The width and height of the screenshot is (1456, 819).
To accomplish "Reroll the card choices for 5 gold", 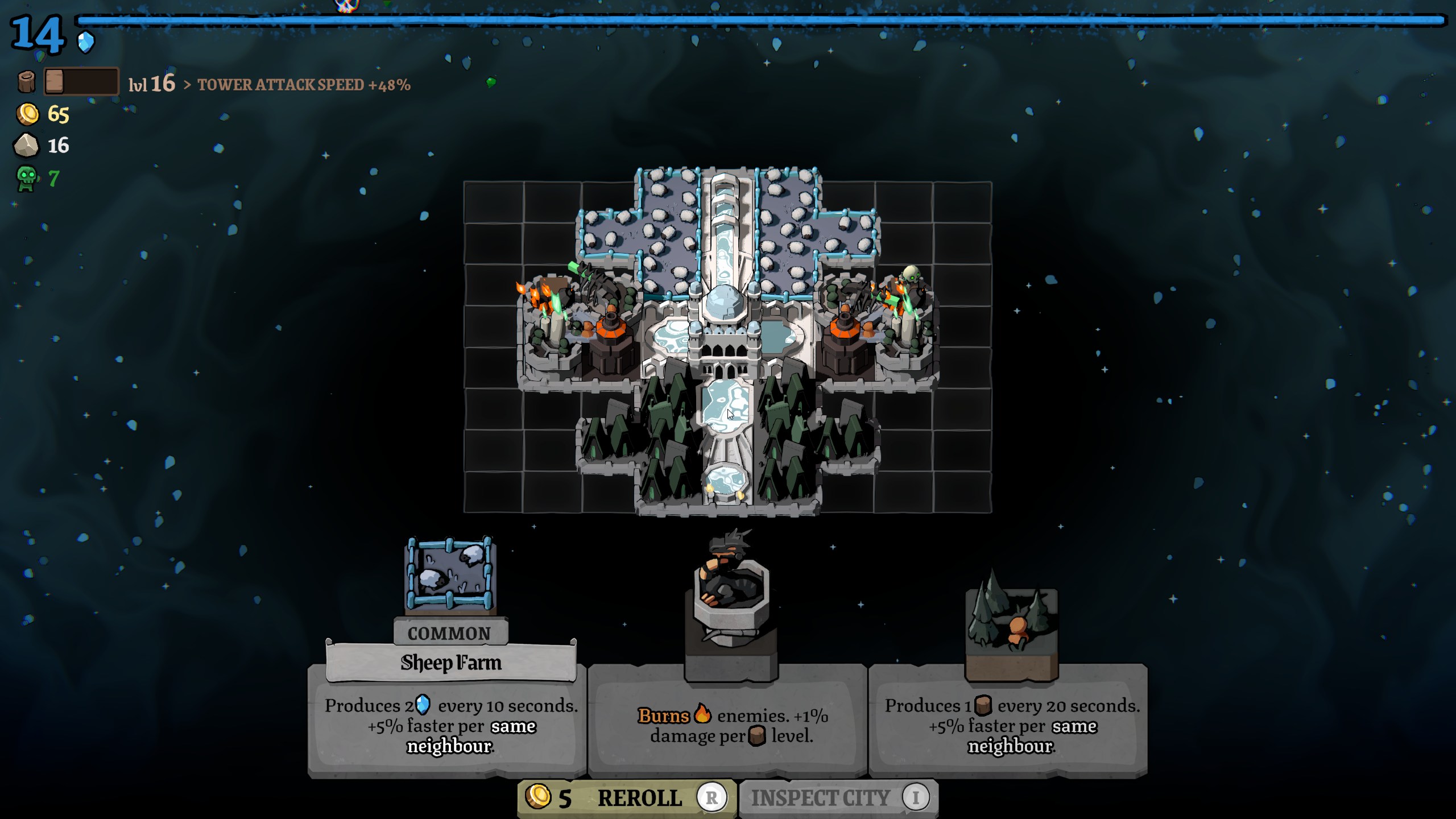I will [x=627, y=798].
